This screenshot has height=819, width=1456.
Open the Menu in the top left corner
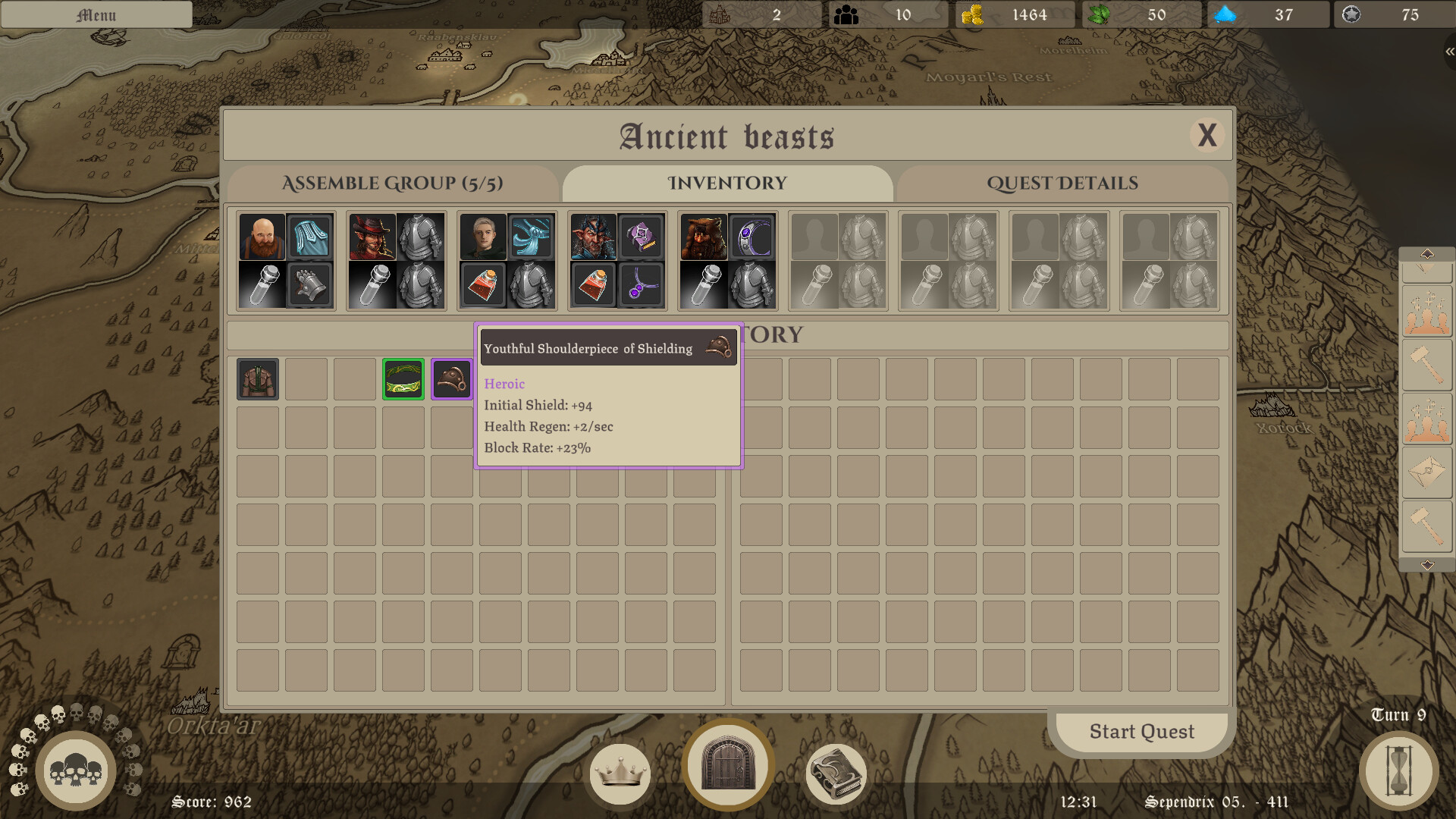(x=97, y=14)
